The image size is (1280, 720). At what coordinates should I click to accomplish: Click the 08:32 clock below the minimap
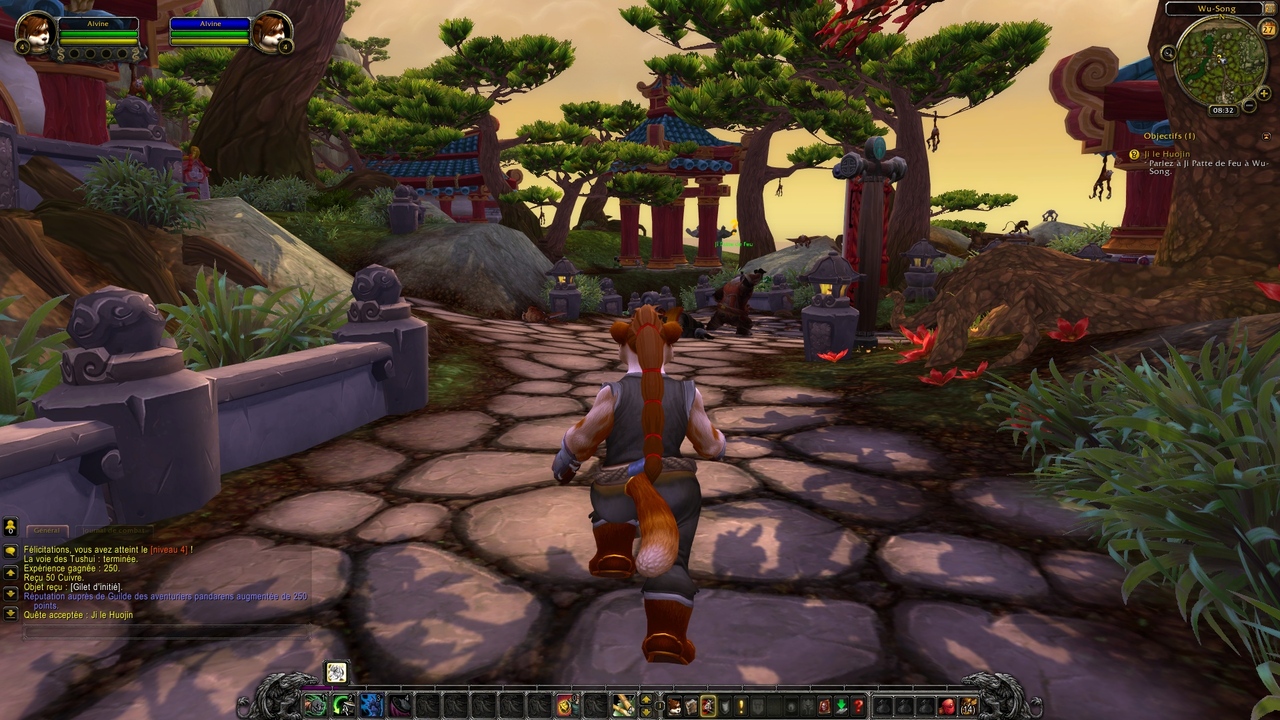click(1222, 110)
